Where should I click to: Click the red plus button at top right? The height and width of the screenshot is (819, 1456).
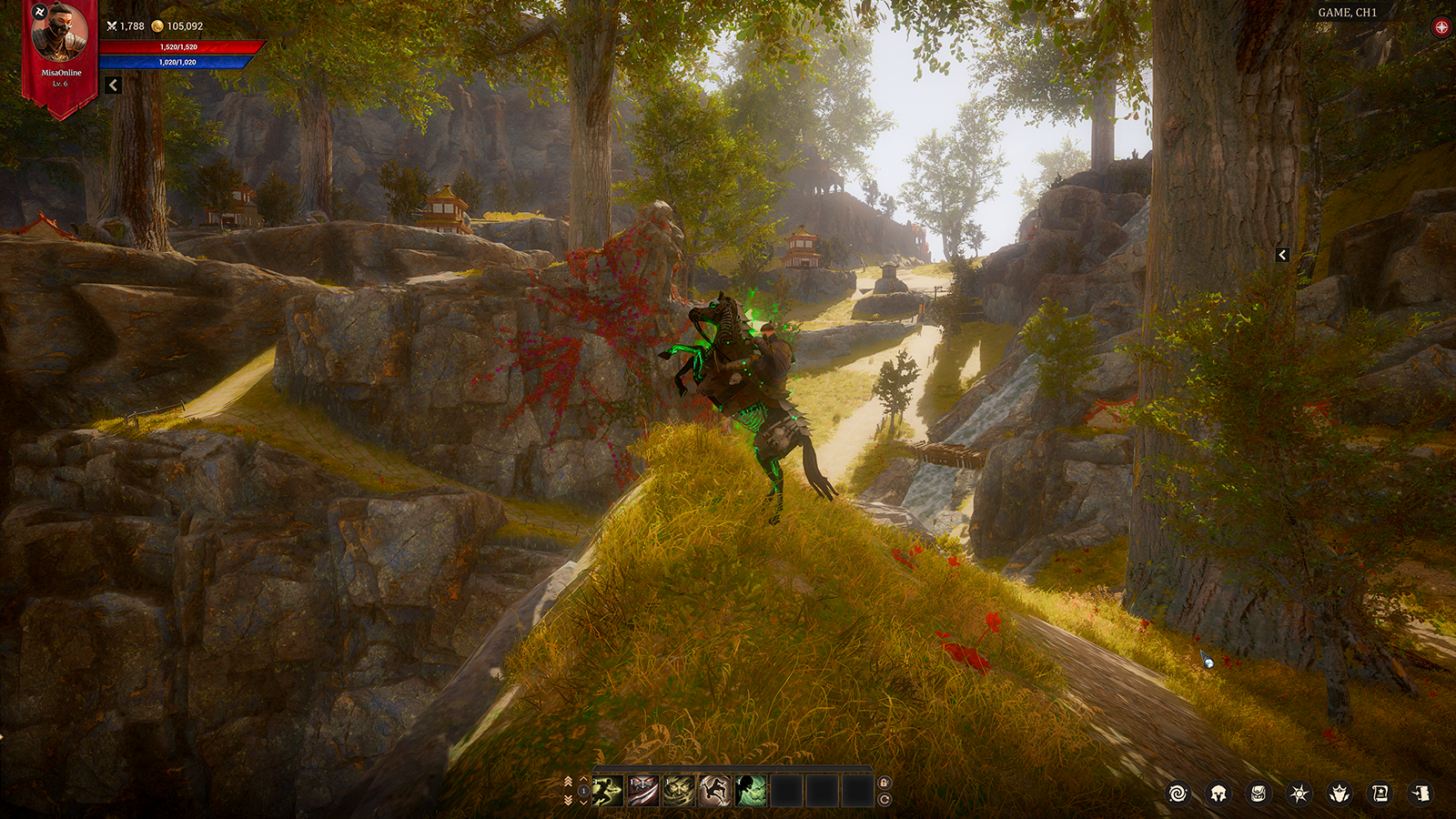pyautogui.click(x=1441, y=27)
